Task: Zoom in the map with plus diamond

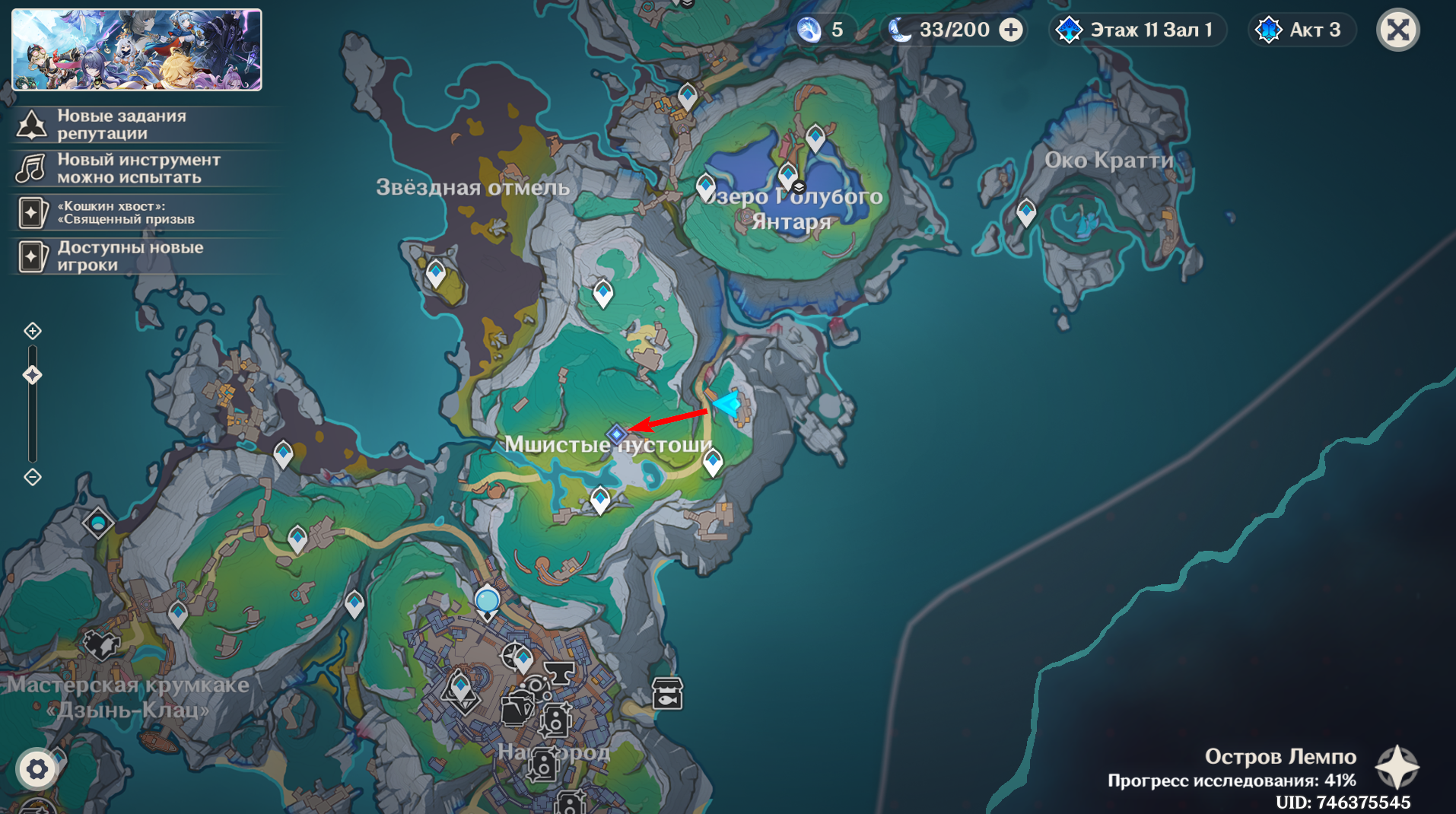Action: click(x=33, y=331)
